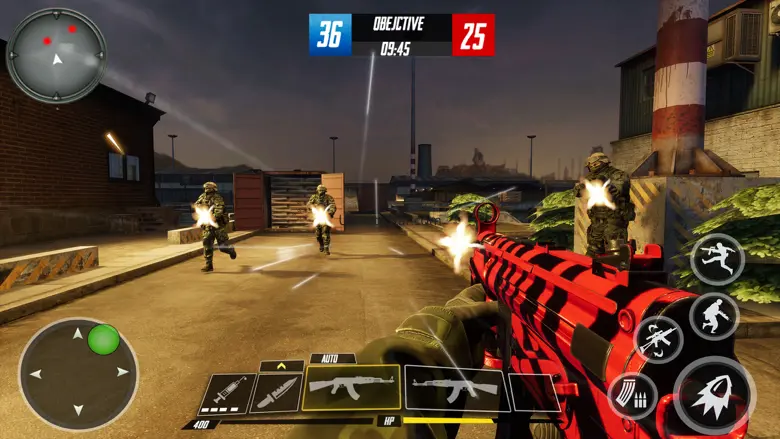
Task: Expand the hotbar with yellow up arrow
Action: click(x=281, y=366)
